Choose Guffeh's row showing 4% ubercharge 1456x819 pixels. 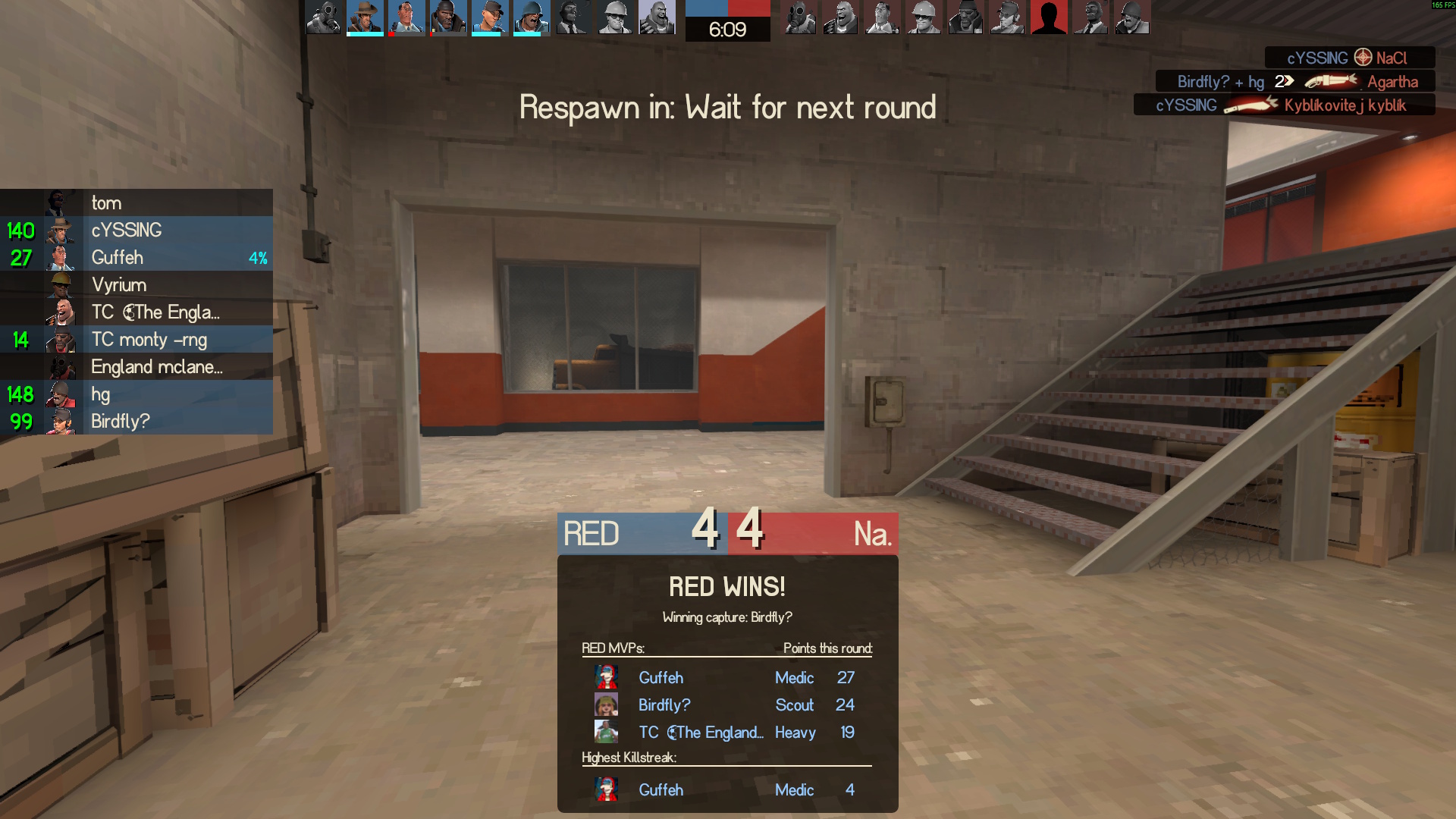136,258
